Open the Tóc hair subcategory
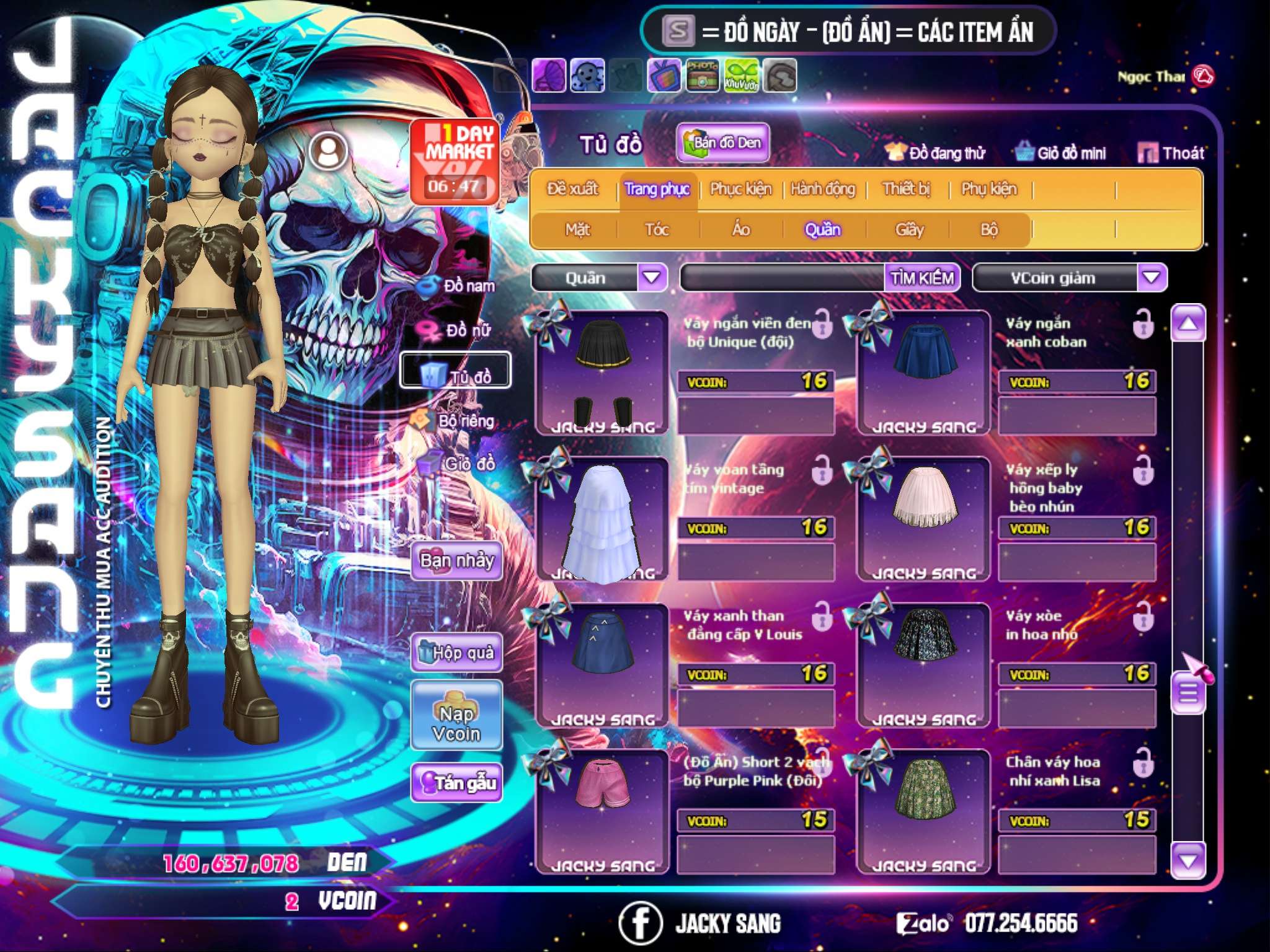The width and height of the screenshot is (1270, 952). coord(657,230)
